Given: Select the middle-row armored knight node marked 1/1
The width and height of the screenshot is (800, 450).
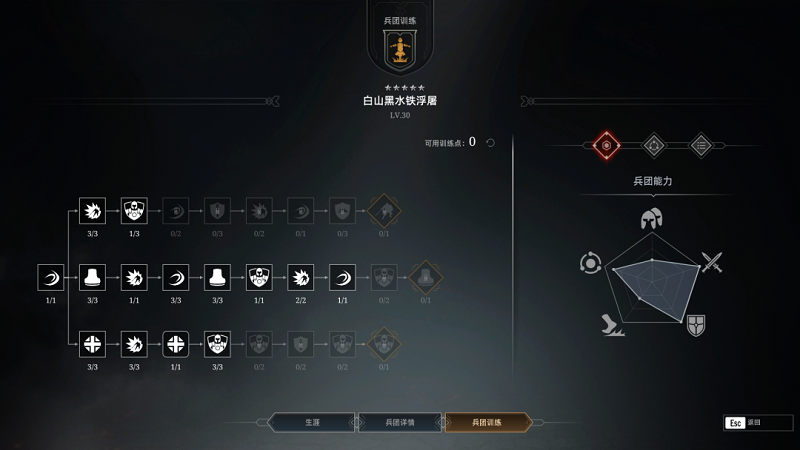Looking at the screenshot, I should tap(259, 276).
